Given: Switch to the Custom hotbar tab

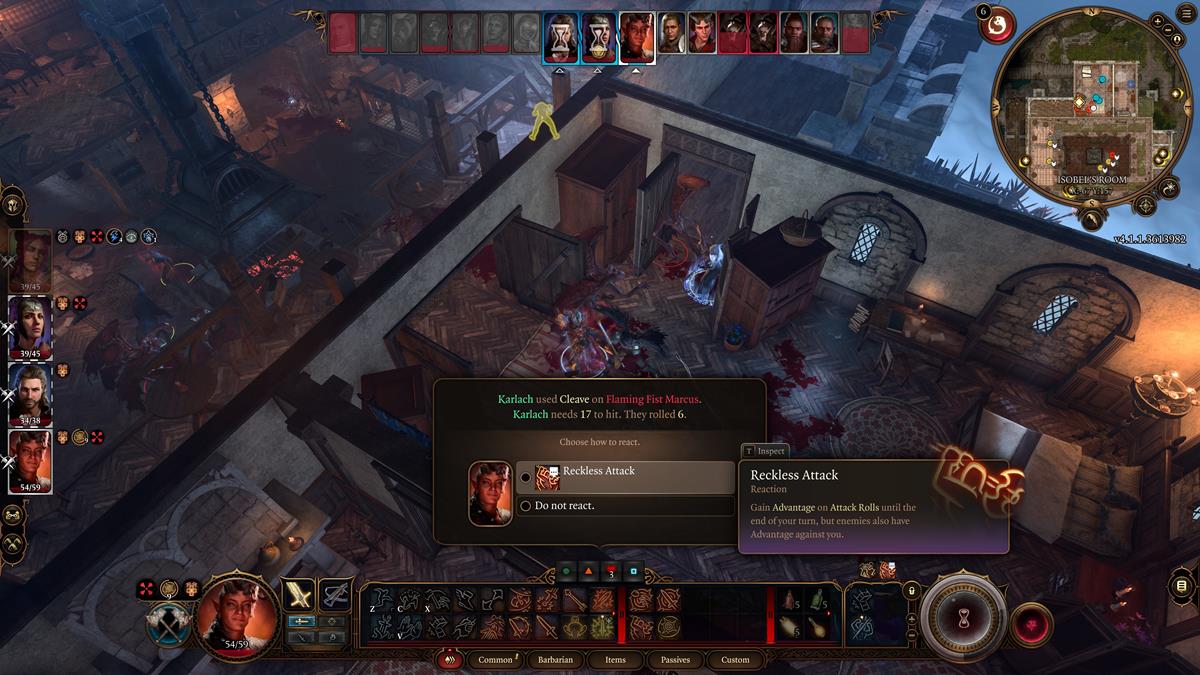Looking at the screenshot, I should (x=735, y=660).
